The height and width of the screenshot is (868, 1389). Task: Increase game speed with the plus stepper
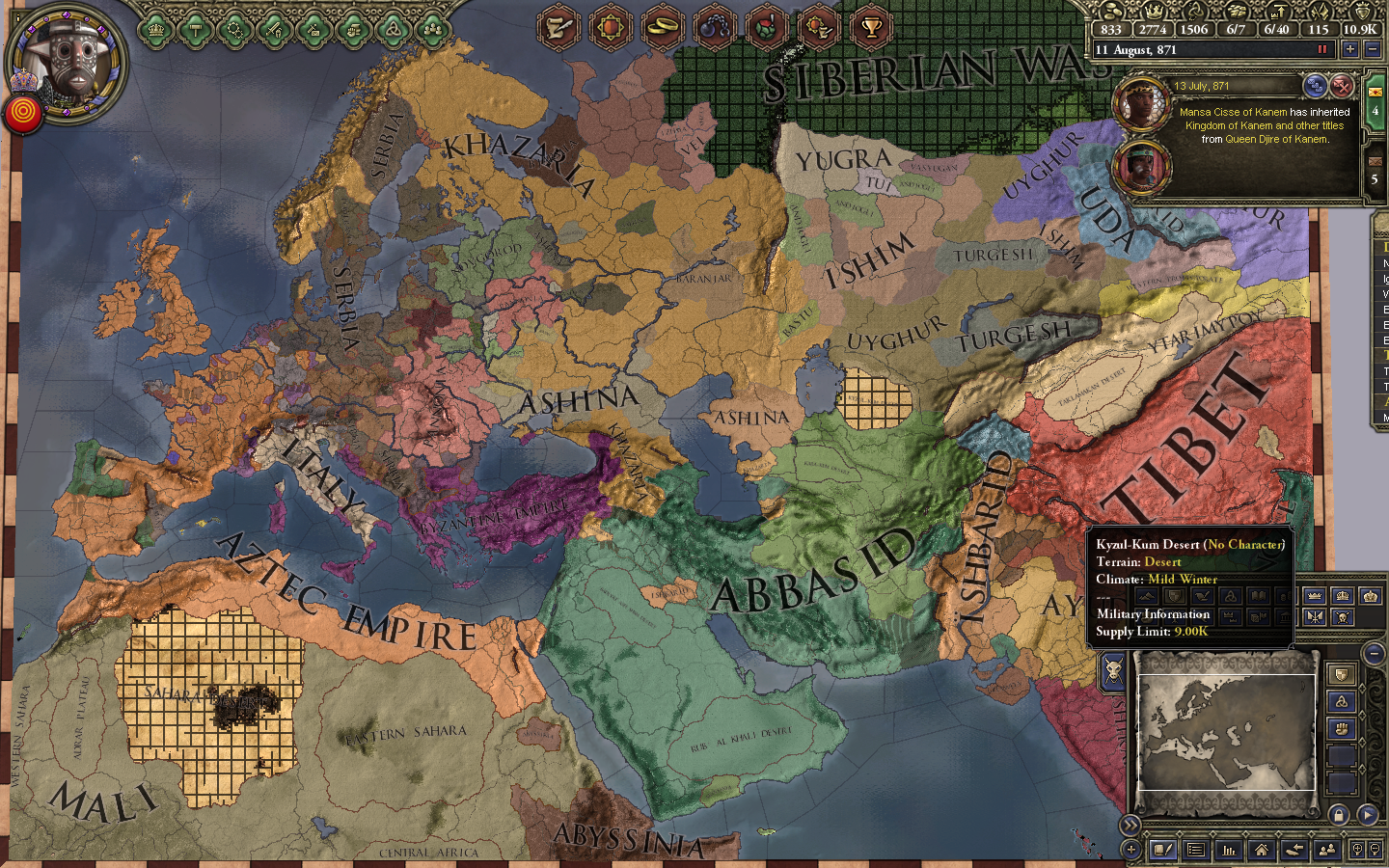1350,49
